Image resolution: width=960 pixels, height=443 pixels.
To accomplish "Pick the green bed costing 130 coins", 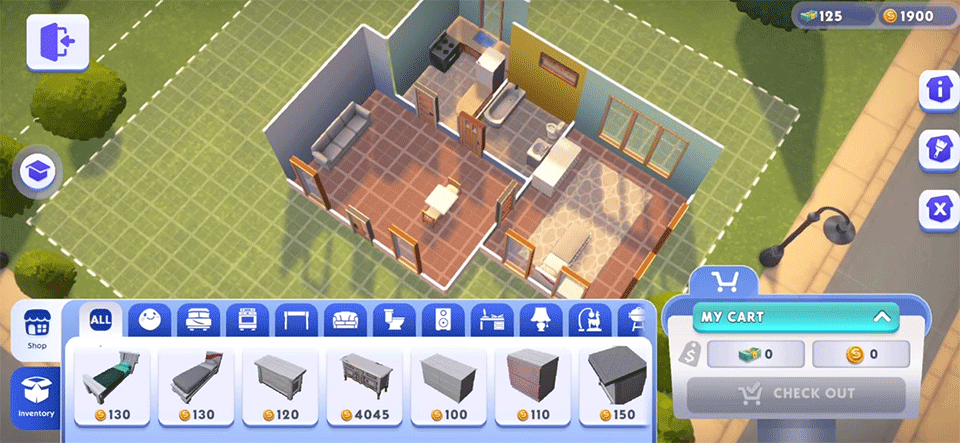I will pos(112,385).
